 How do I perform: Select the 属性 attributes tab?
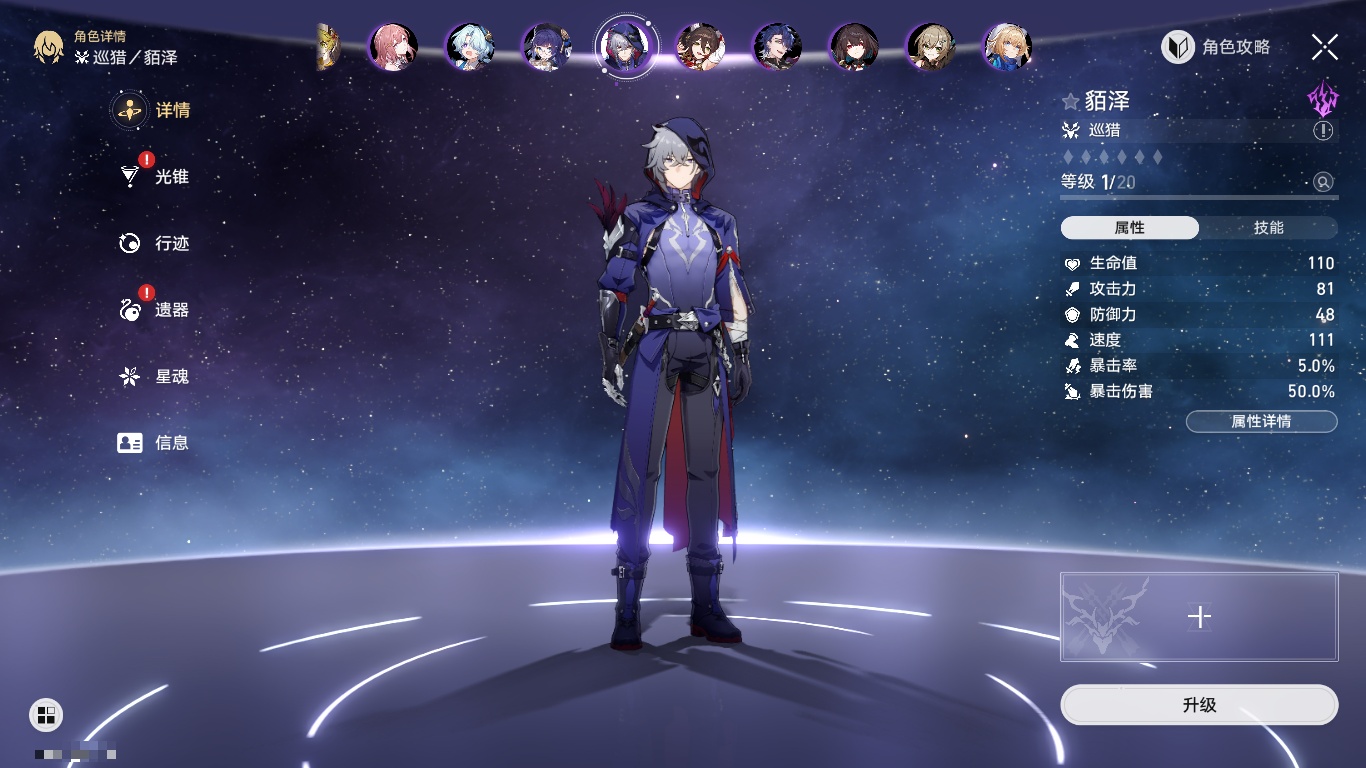point(1130,228)
